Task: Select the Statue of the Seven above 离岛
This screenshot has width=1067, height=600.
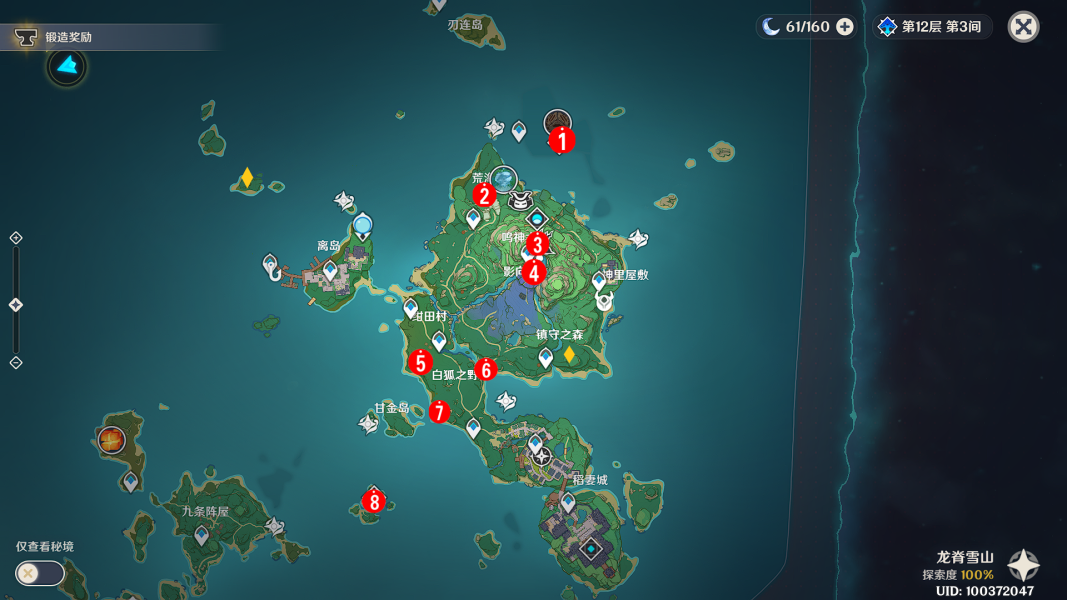Action: (362, 225)
